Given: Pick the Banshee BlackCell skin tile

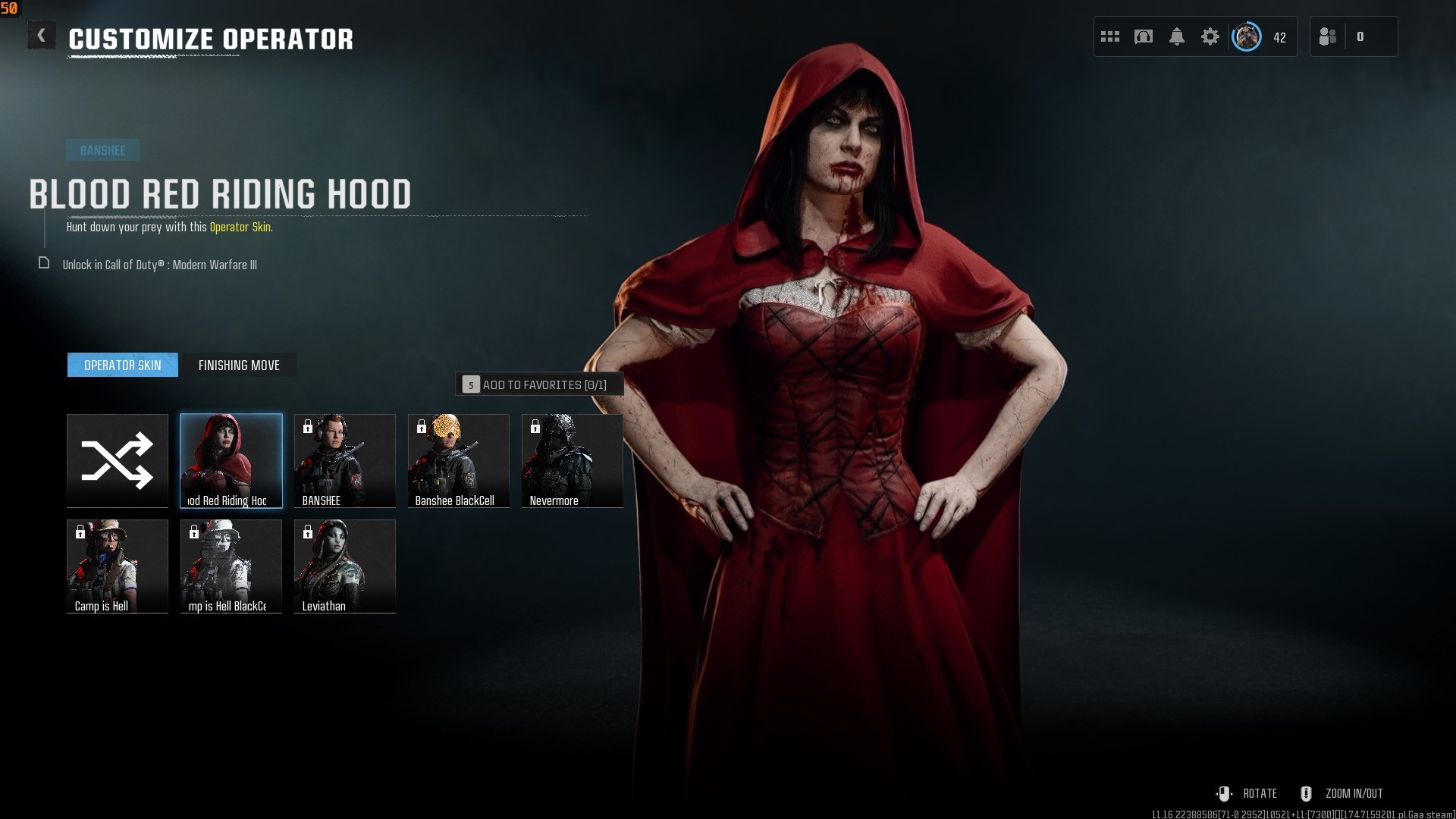Looking at the screenshot, I should coord(459,460).
